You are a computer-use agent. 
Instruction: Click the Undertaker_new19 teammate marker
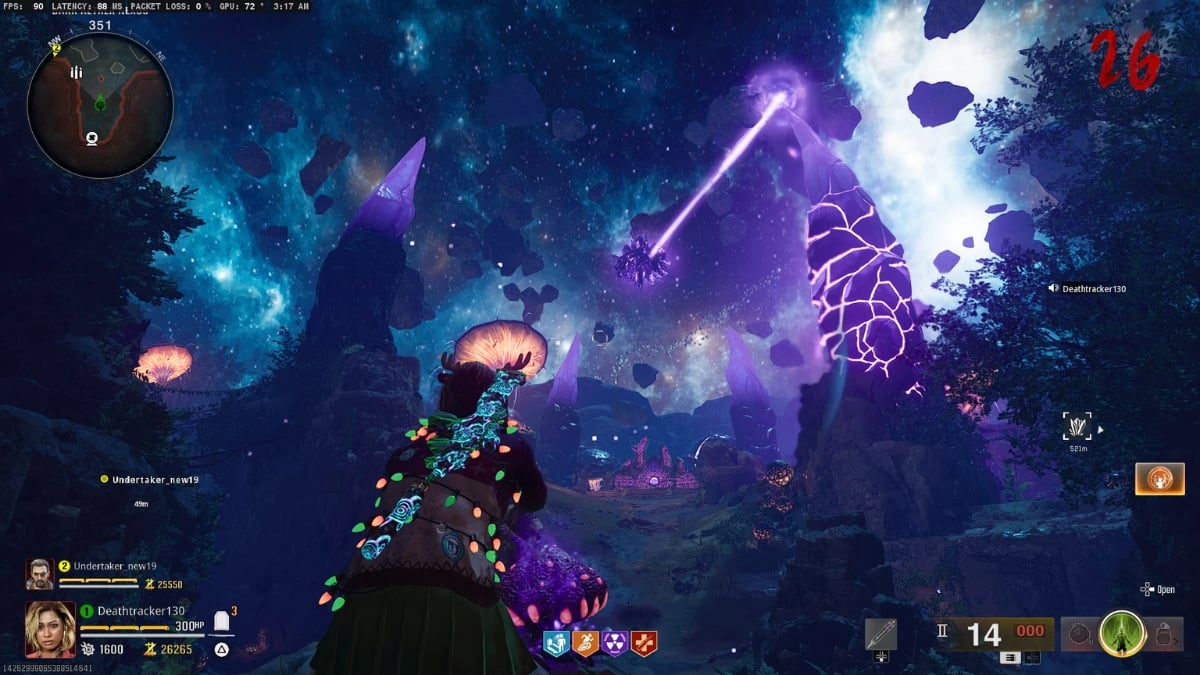[x=103, y=480]
